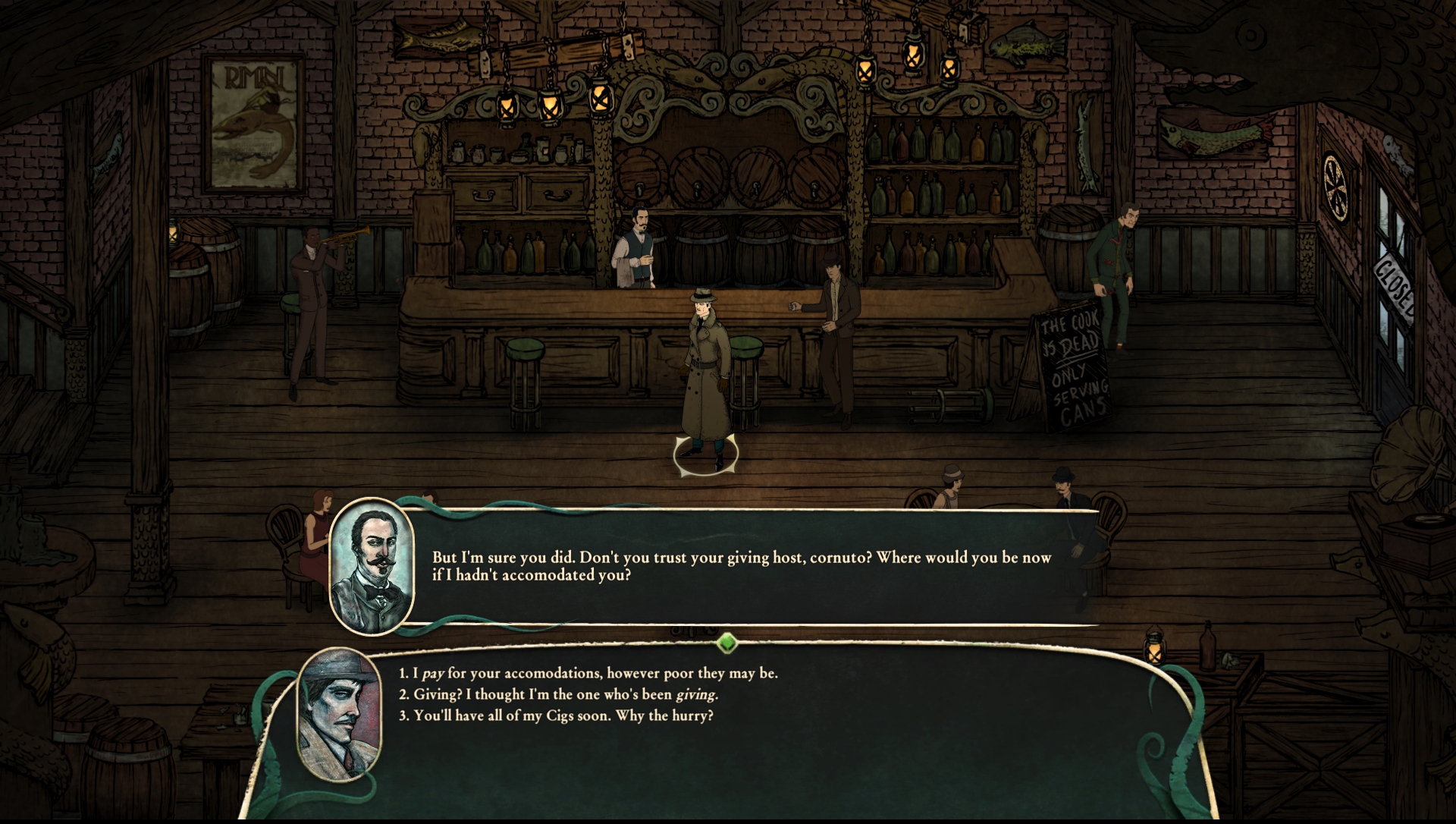
Task: Click the green gem divider between dialogue boxes
Action: tap(727, 643)
